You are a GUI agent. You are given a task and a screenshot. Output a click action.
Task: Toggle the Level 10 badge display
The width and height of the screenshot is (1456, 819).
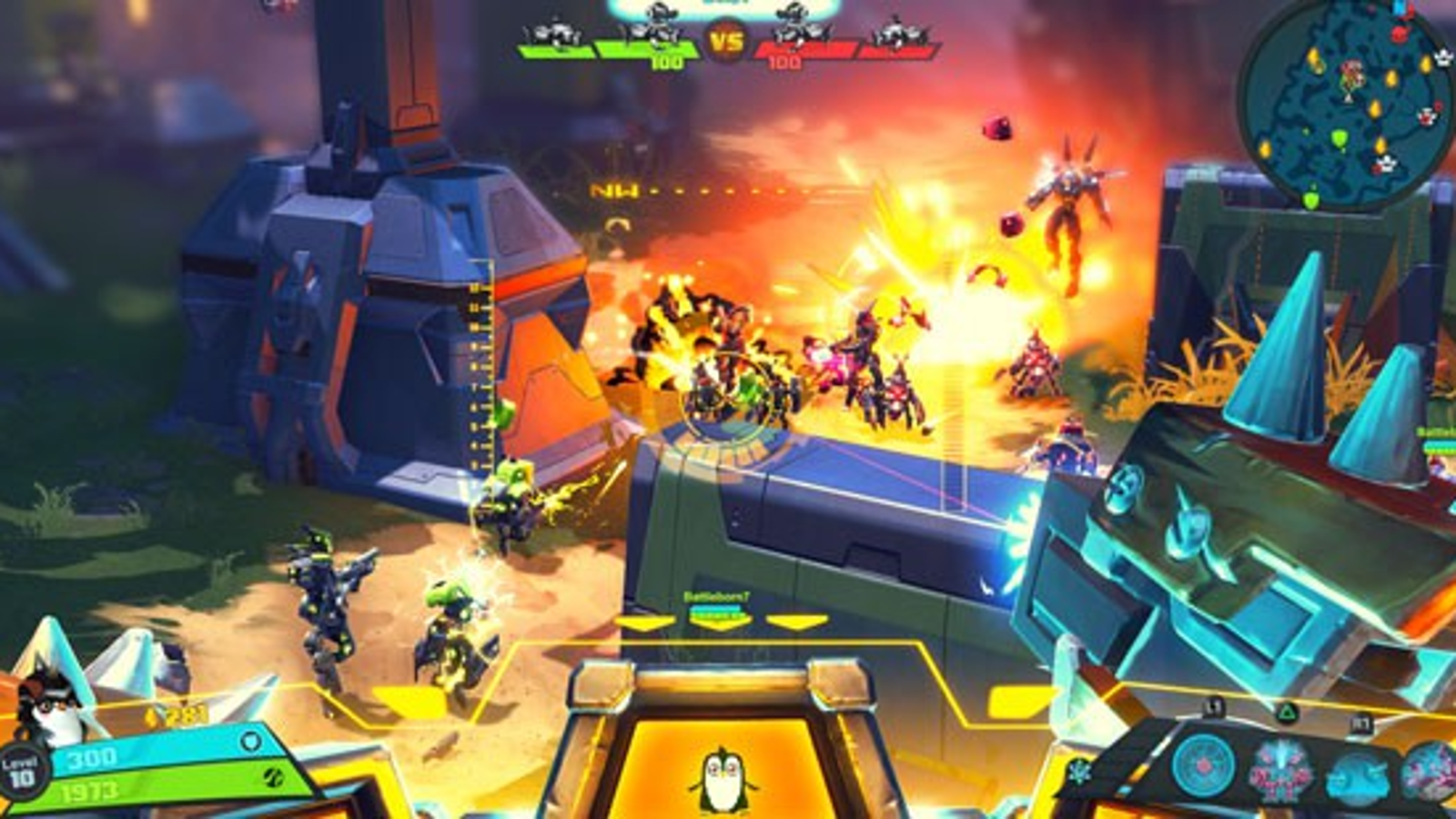tap(22, 772)
